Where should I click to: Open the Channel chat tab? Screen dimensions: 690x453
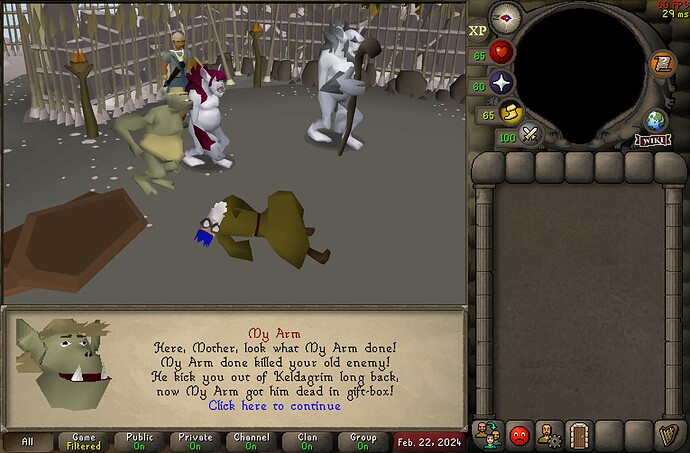tap(251, 441)
